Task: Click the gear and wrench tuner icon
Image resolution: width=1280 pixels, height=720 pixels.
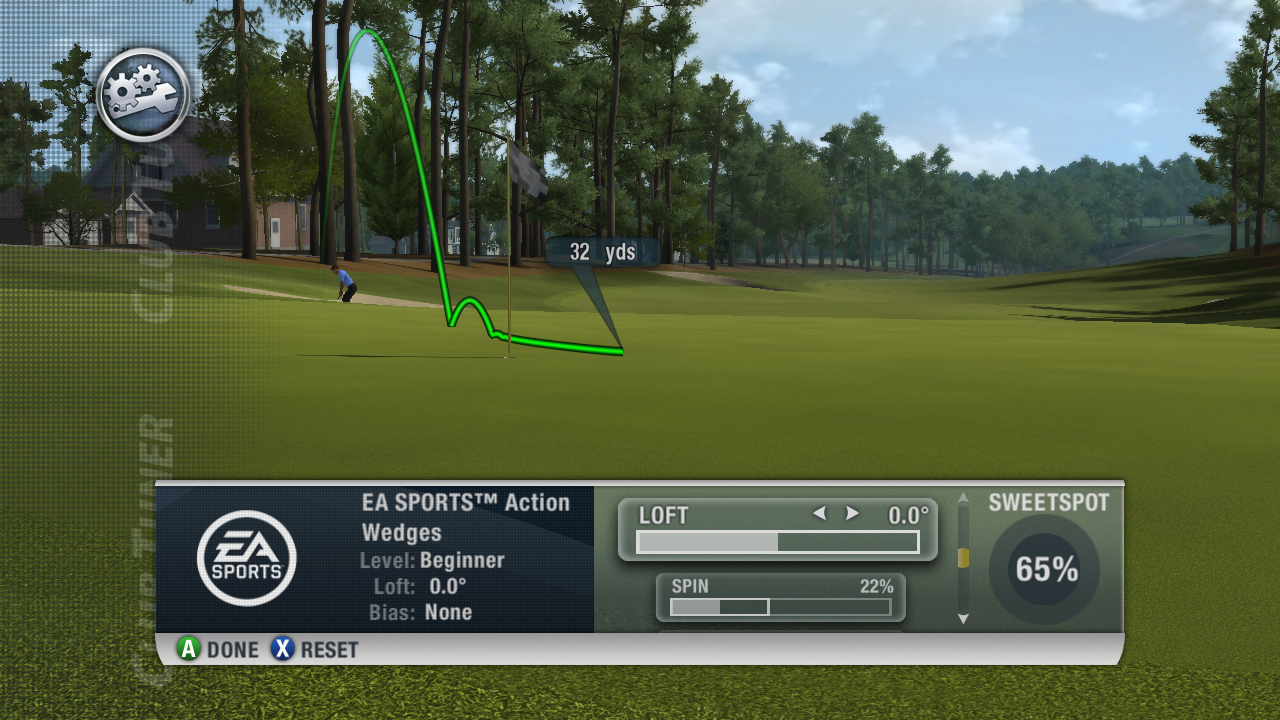Action: [x=143, y=95]
